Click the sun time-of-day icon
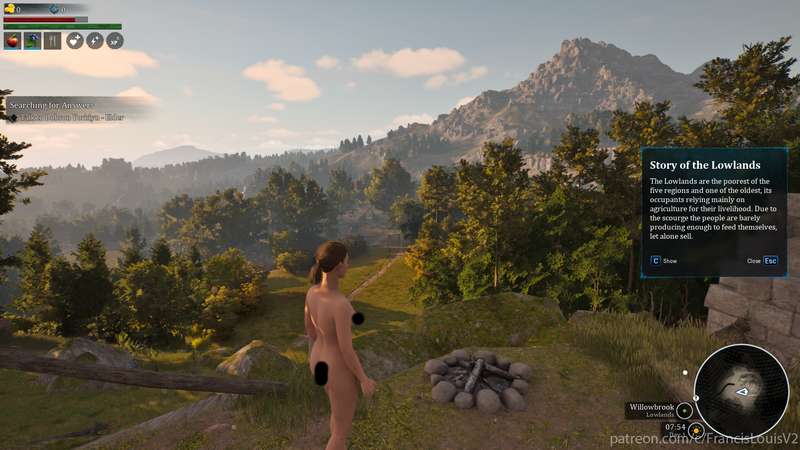 [695, 430]
